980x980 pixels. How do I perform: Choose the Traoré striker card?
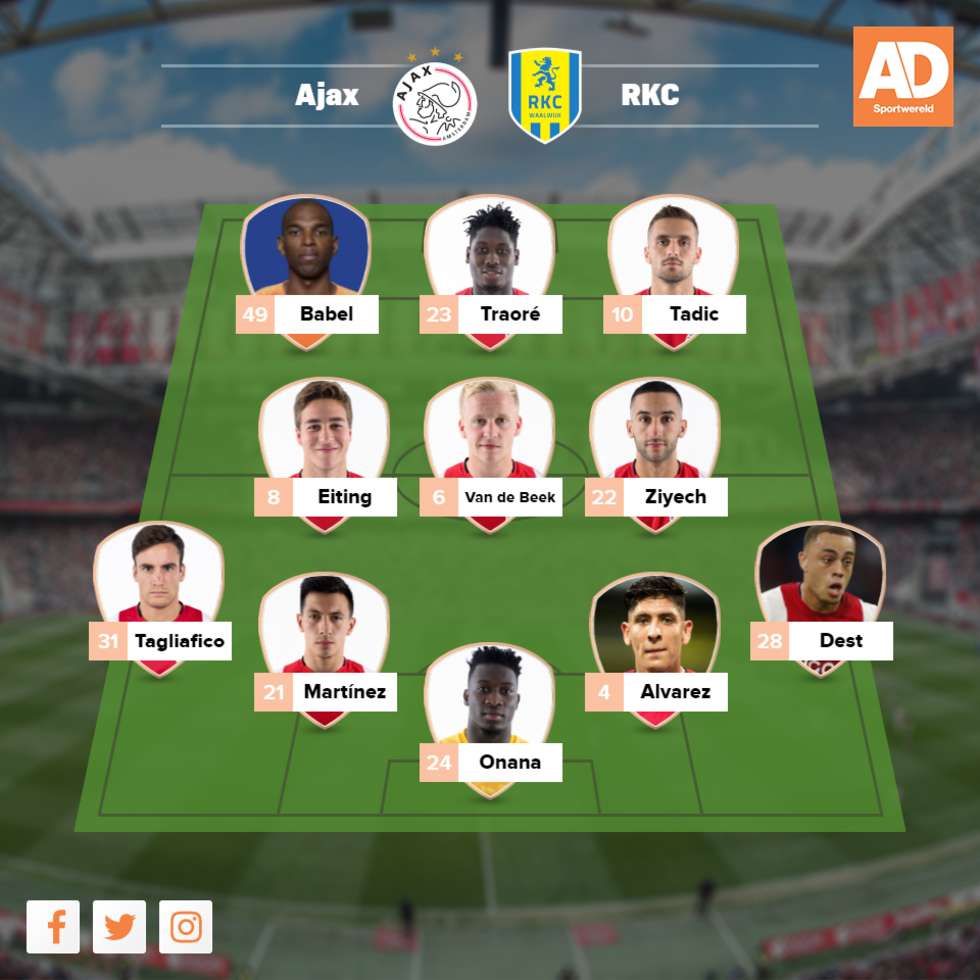pyautogui.click(x=489, y=270)
